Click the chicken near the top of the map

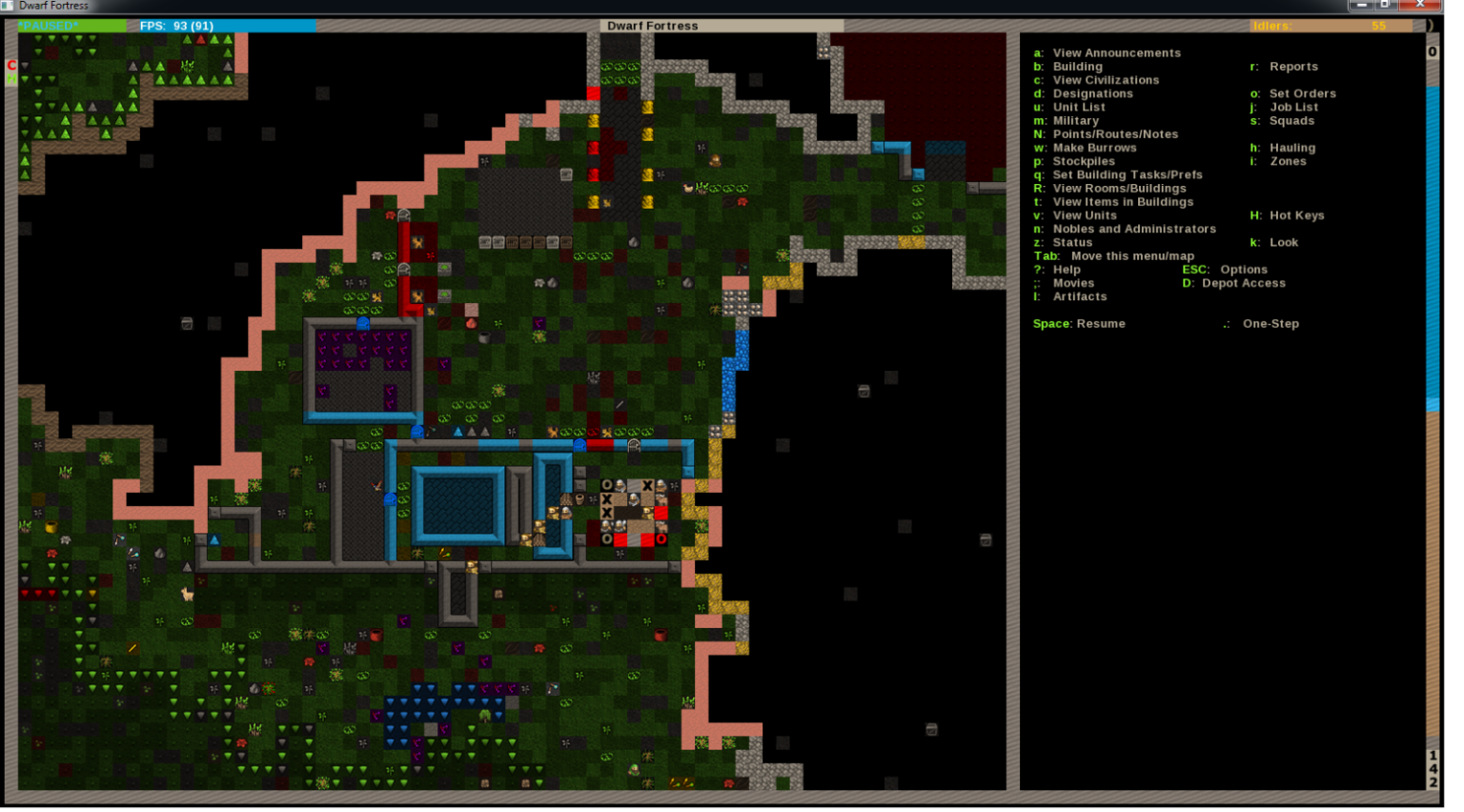click(688, 189)
